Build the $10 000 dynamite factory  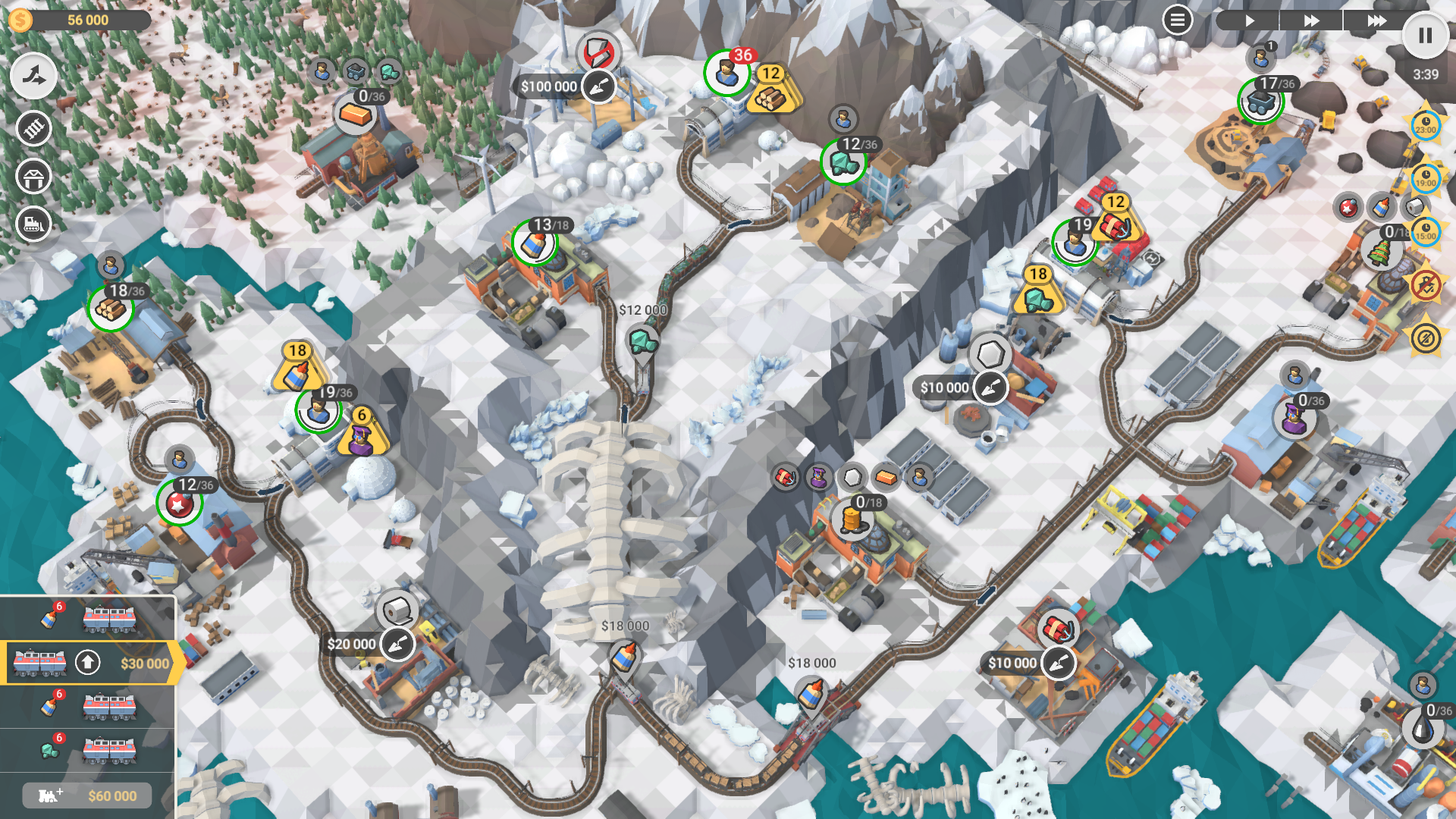pyautogui.click(x=1058, y=664)
